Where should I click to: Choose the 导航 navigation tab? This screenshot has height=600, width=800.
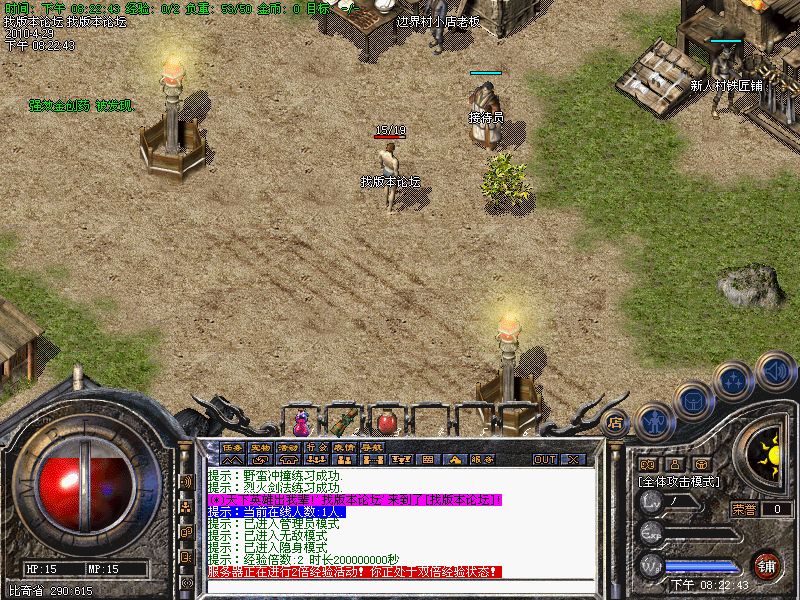pyautogui.click(x=373, y=447)
